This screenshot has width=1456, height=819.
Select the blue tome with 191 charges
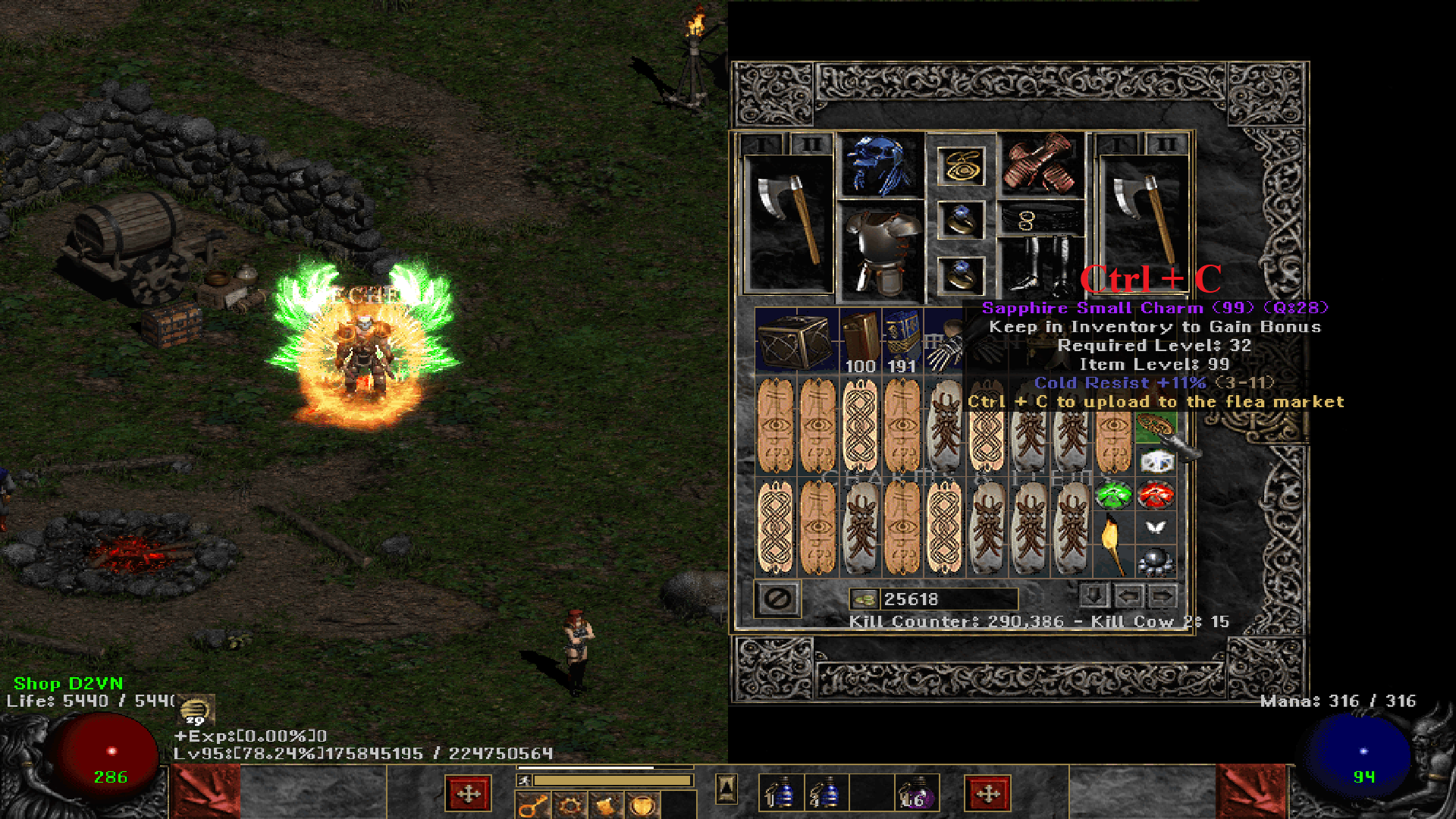[902, 343]
